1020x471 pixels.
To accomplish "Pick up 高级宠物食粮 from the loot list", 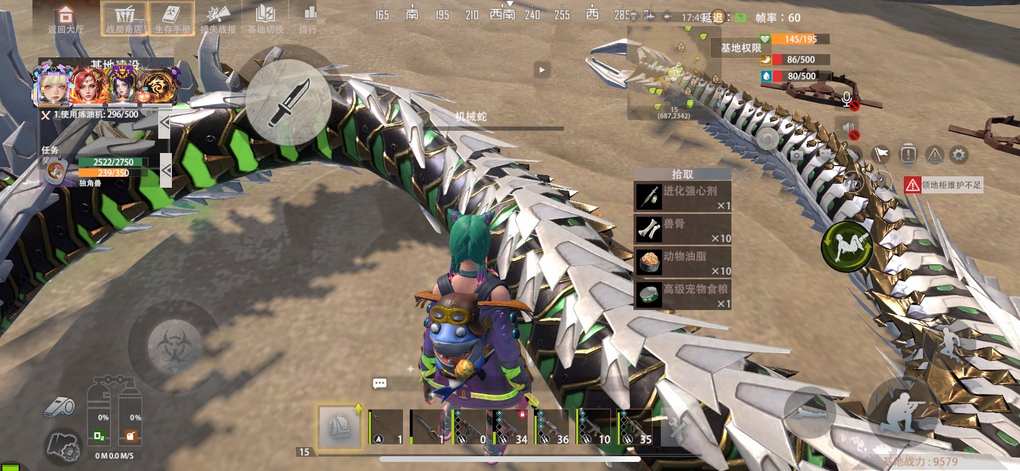I will click(683, 295).
